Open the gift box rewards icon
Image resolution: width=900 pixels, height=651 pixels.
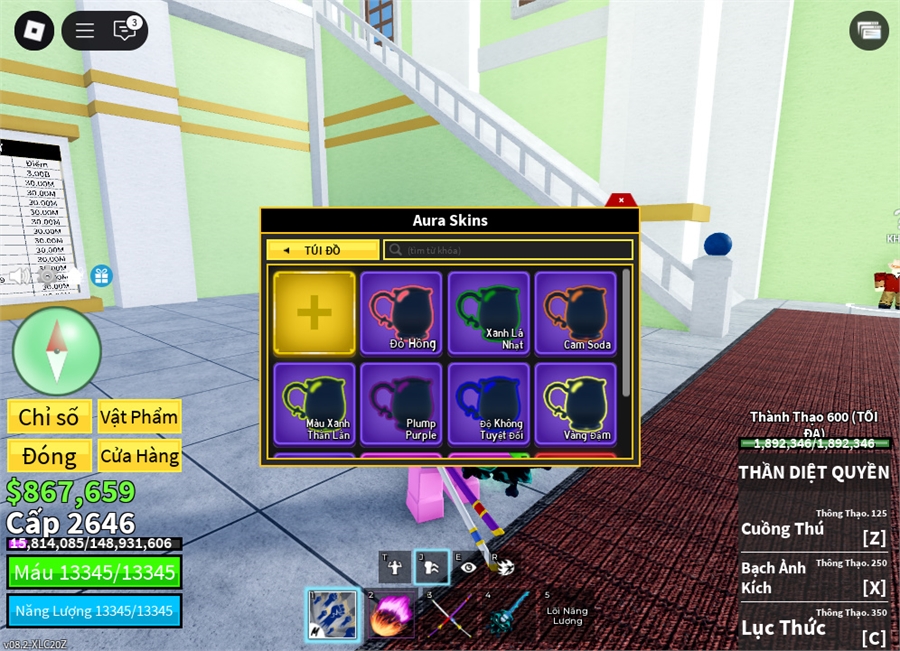(x=101, y=276)
